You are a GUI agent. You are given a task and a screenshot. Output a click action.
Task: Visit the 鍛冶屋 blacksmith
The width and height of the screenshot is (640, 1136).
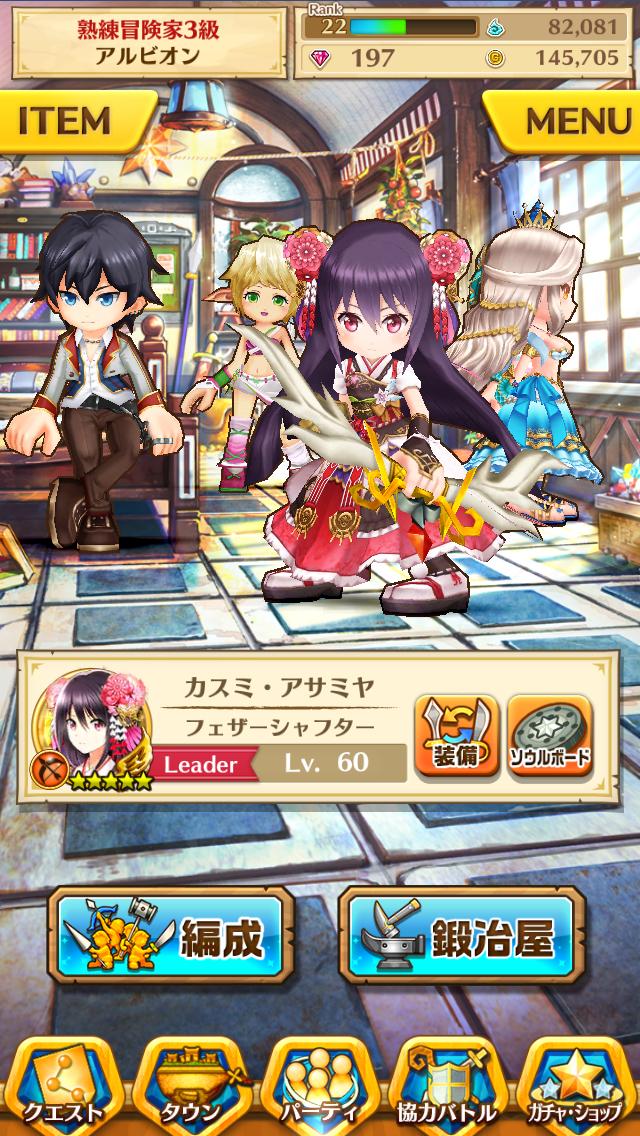[x=460, y=936]
